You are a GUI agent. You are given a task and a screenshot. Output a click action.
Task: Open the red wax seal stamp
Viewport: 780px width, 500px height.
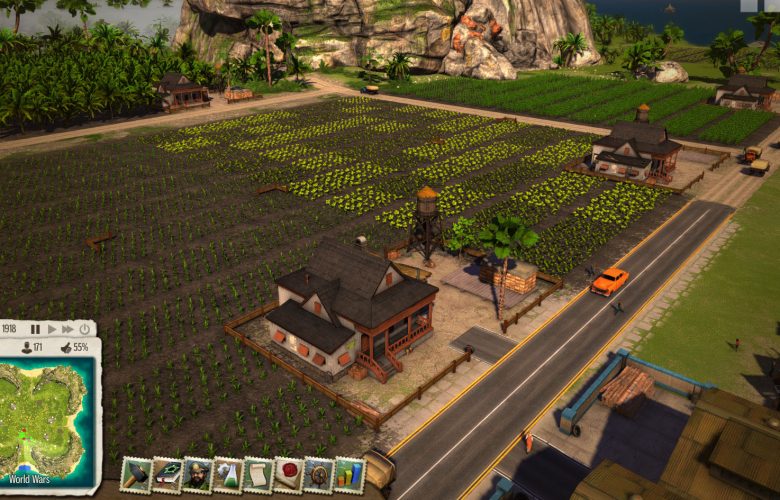pyautogui.click(x=289, y=474)
